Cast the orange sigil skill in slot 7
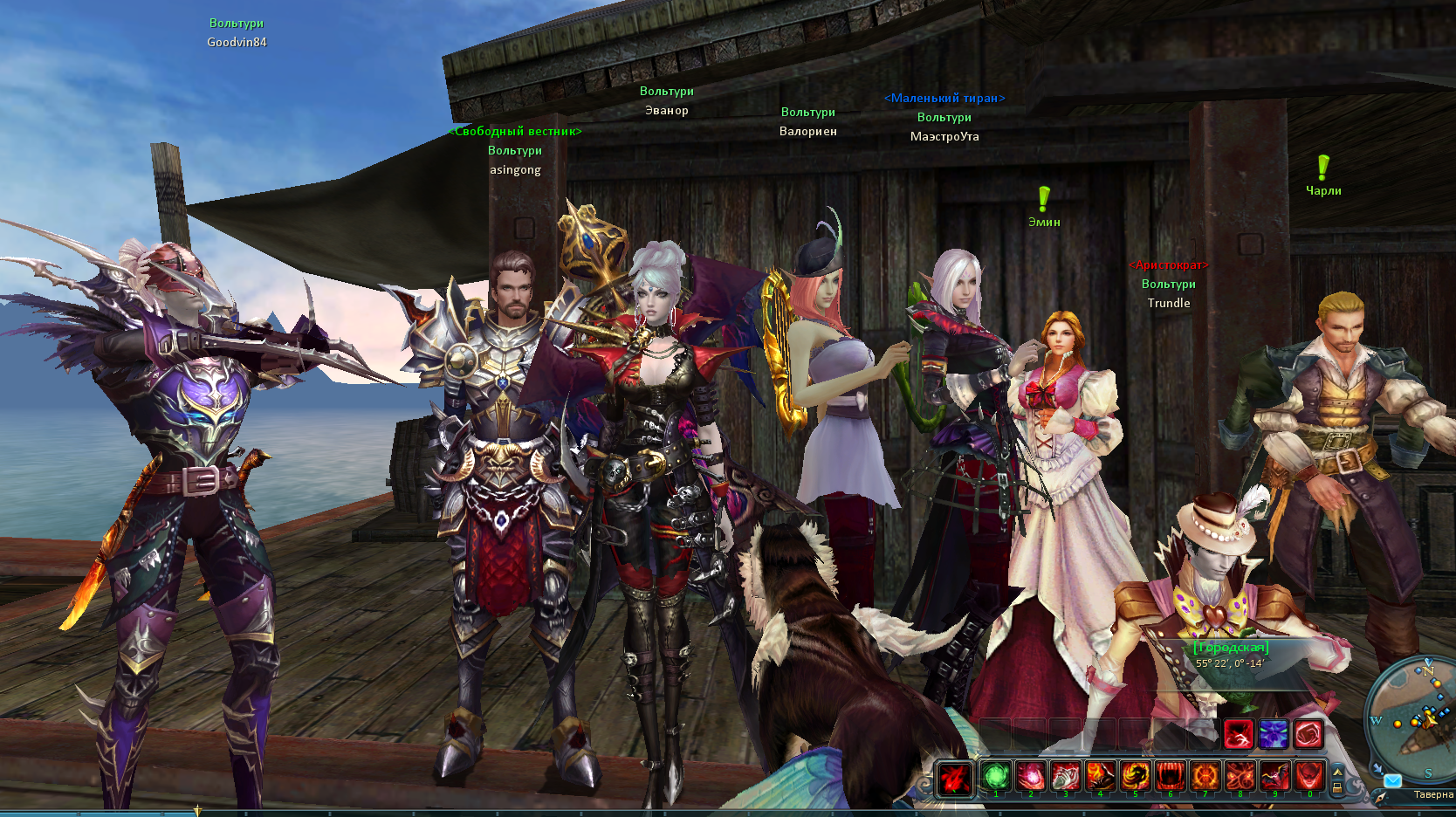The width and height of the screenshot is (1456, 817). [x=1205, y=776]
